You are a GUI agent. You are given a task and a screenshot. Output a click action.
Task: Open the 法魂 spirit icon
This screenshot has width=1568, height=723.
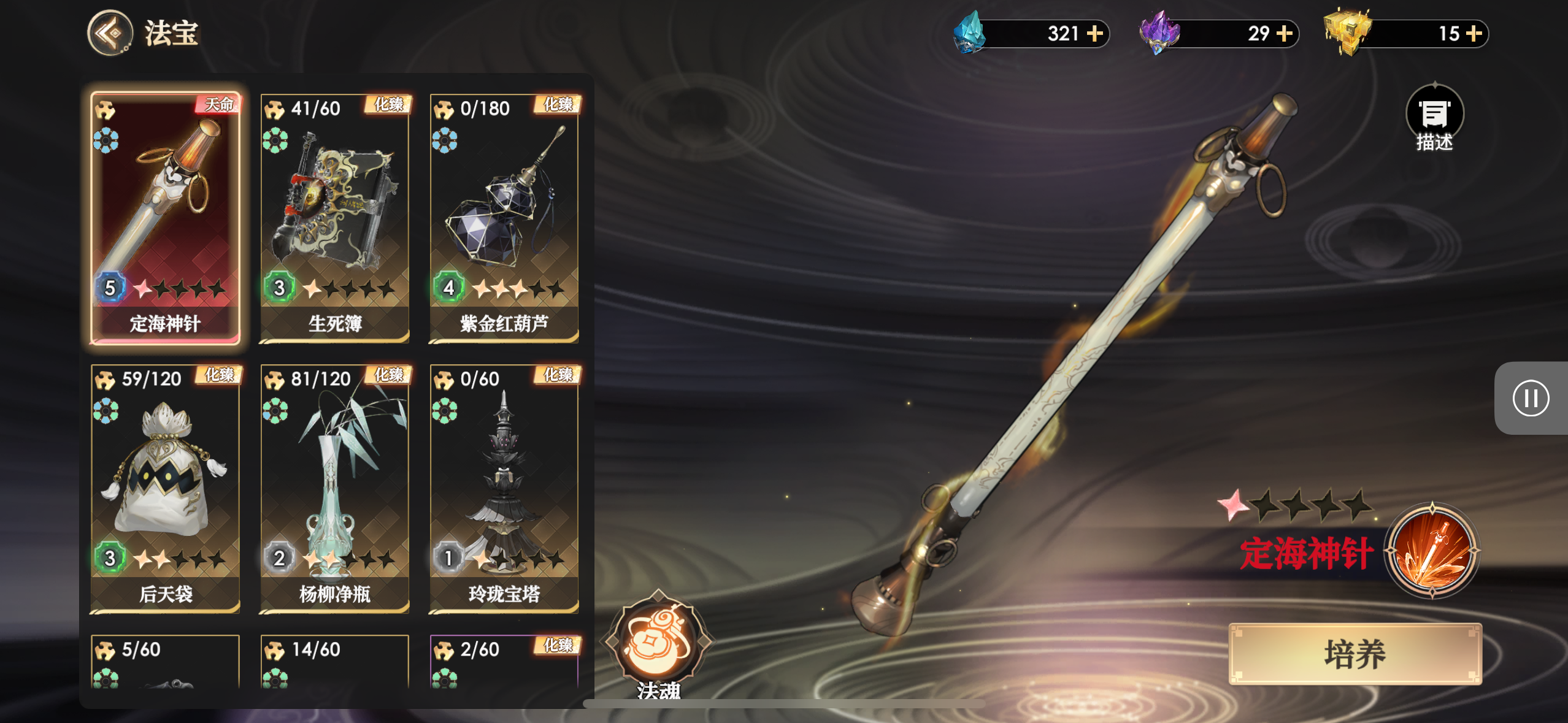coord(658,641)
